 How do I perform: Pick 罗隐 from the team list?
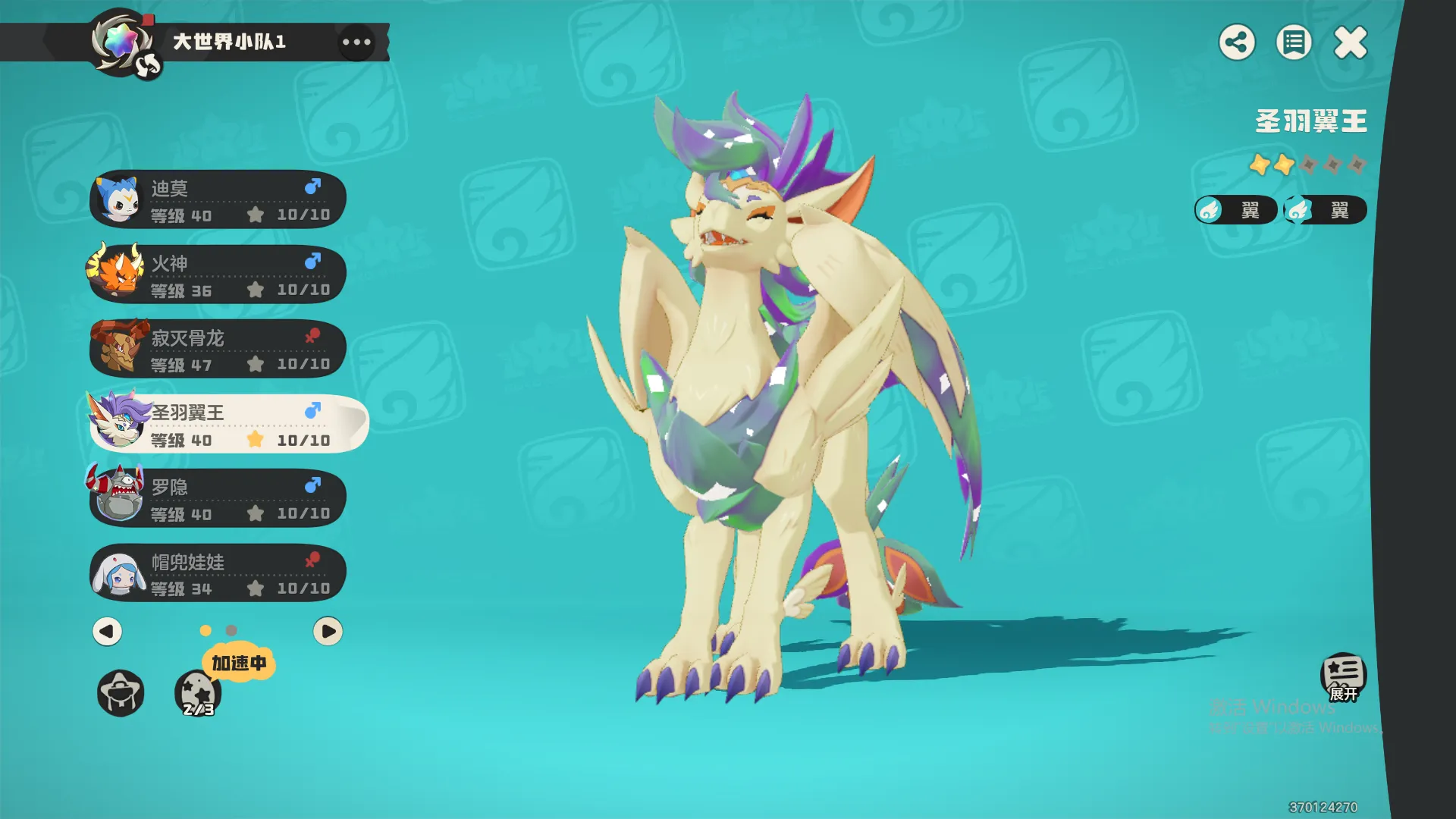(218, 498)
